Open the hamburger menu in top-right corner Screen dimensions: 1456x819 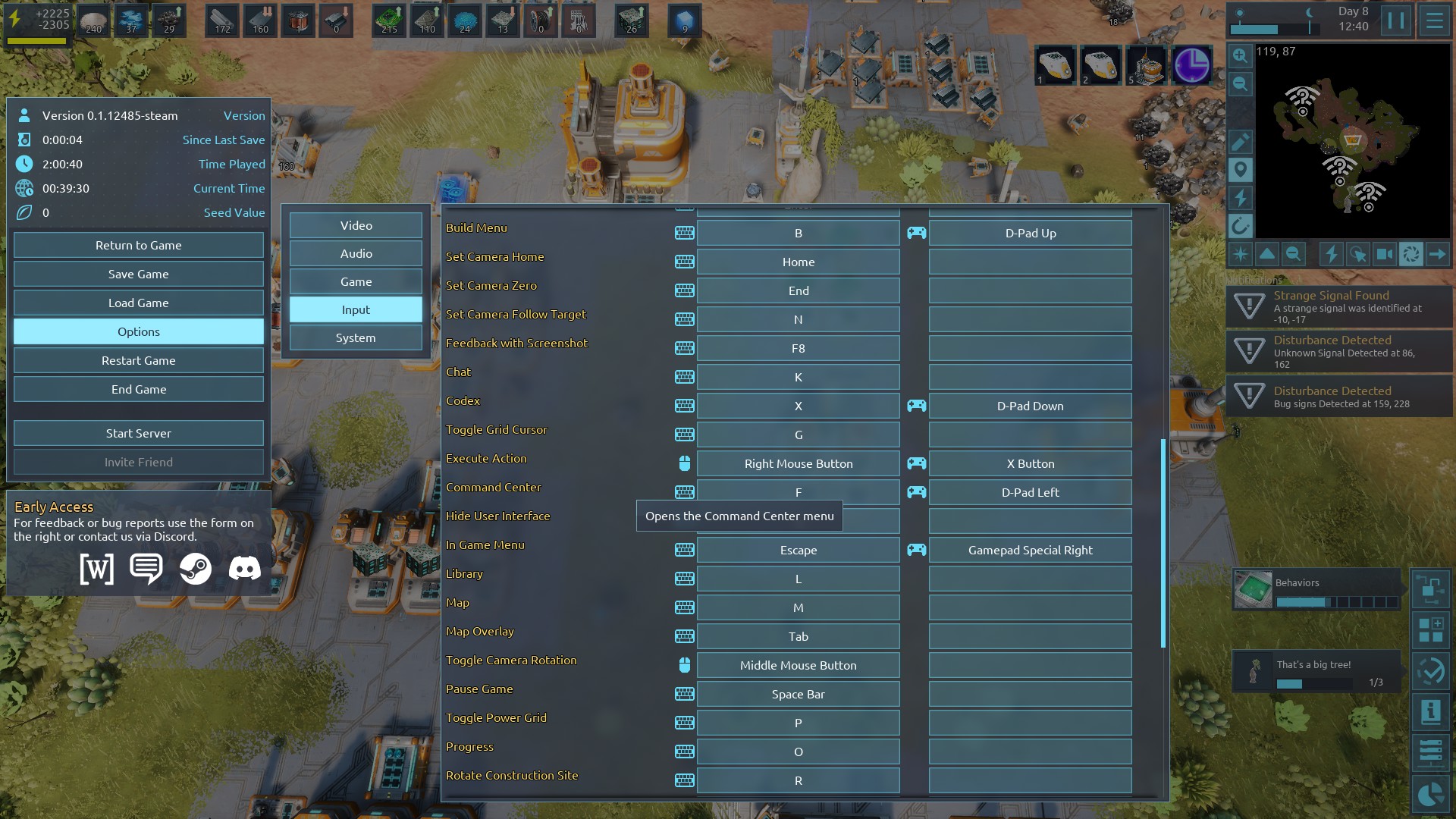(x=1434, y=20)
